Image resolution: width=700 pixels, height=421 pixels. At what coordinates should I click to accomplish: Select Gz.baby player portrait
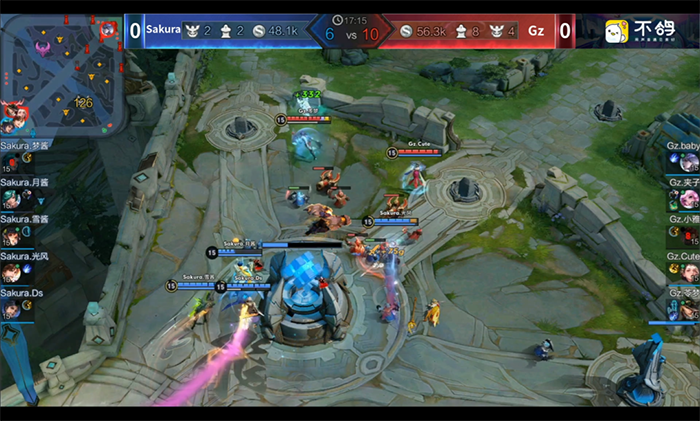pyautogui.click(x=689, y=162)
